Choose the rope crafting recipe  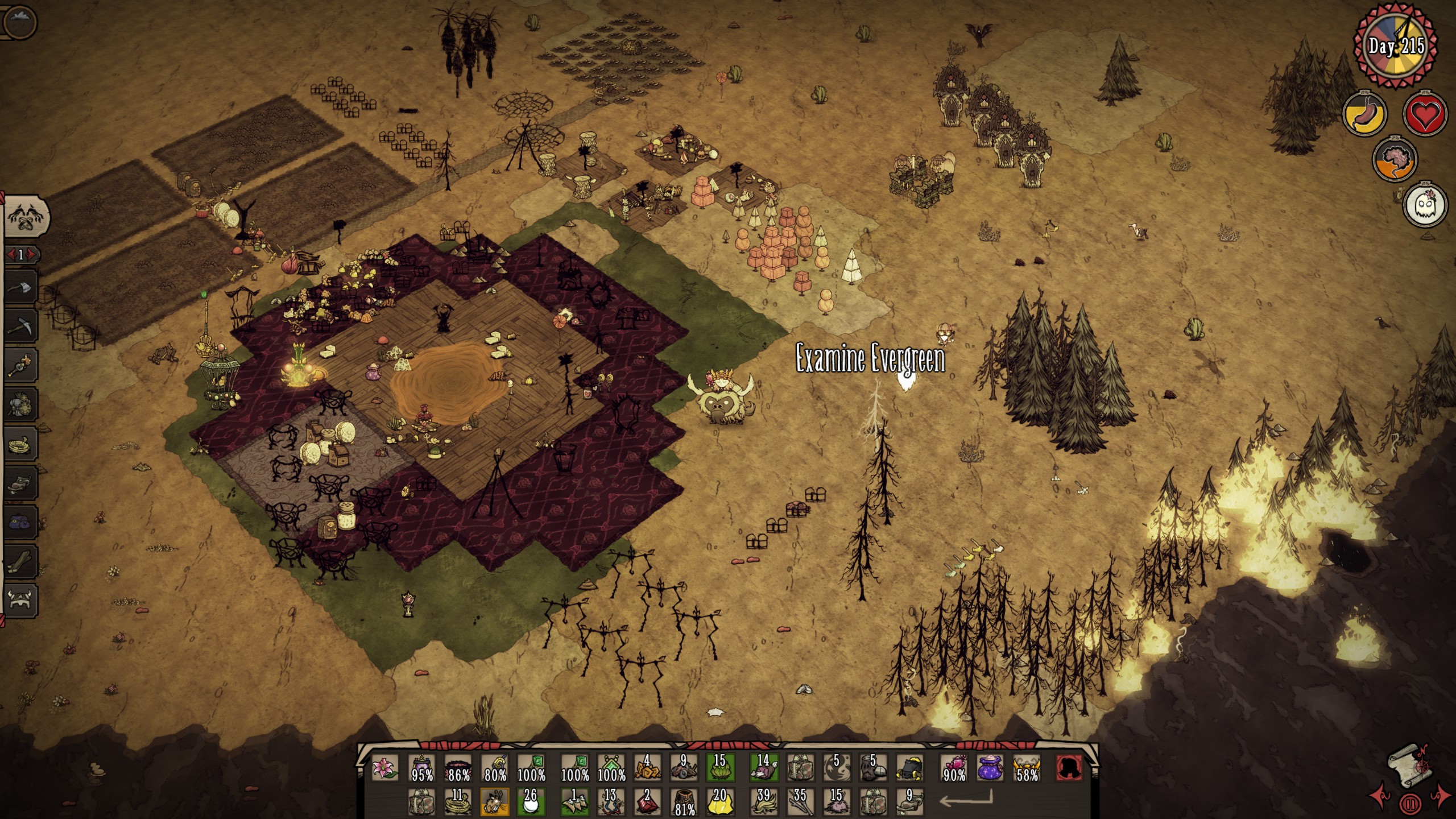pos(20,444)
